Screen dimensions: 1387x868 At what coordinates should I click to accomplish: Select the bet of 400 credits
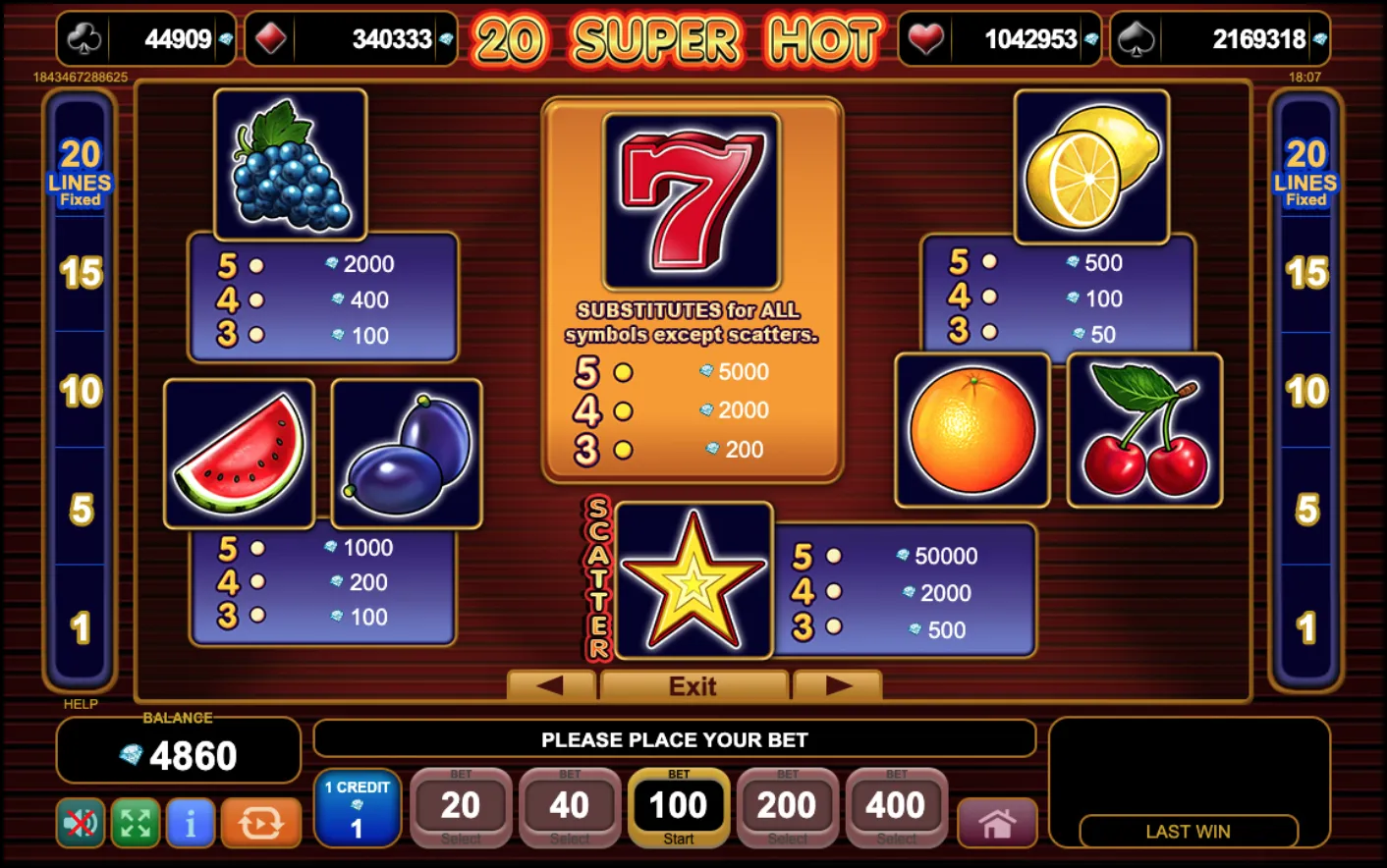point(896,805)
